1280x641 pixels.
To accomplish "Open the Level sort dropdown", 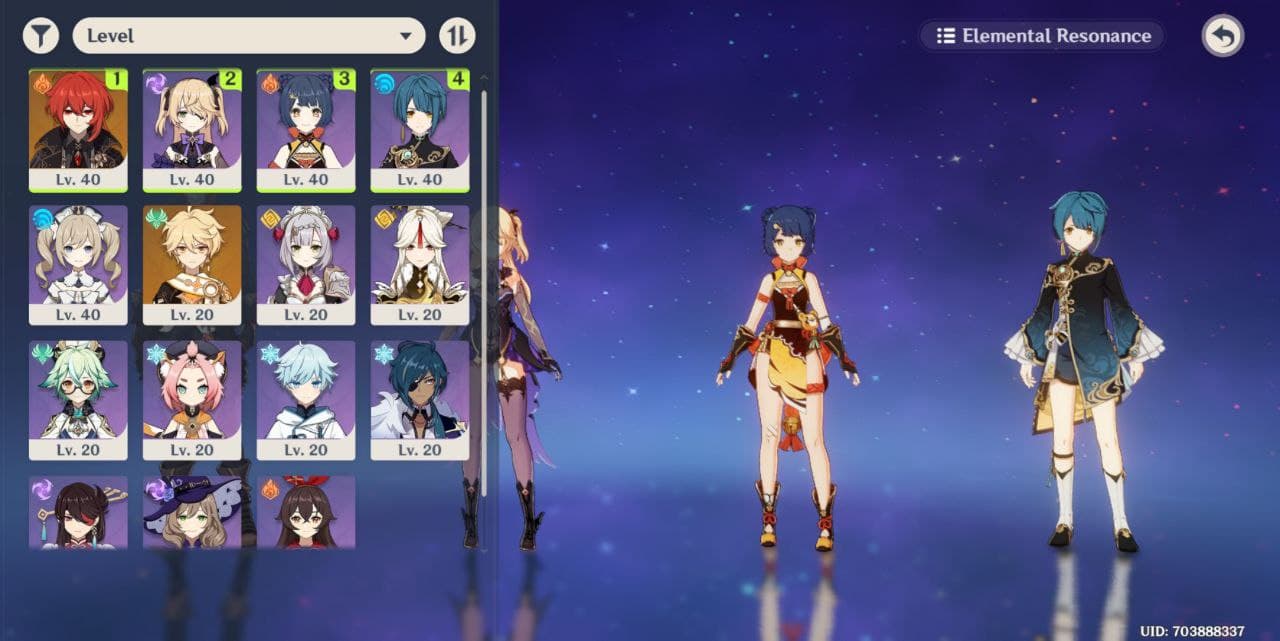I will [x=248, y=36].
